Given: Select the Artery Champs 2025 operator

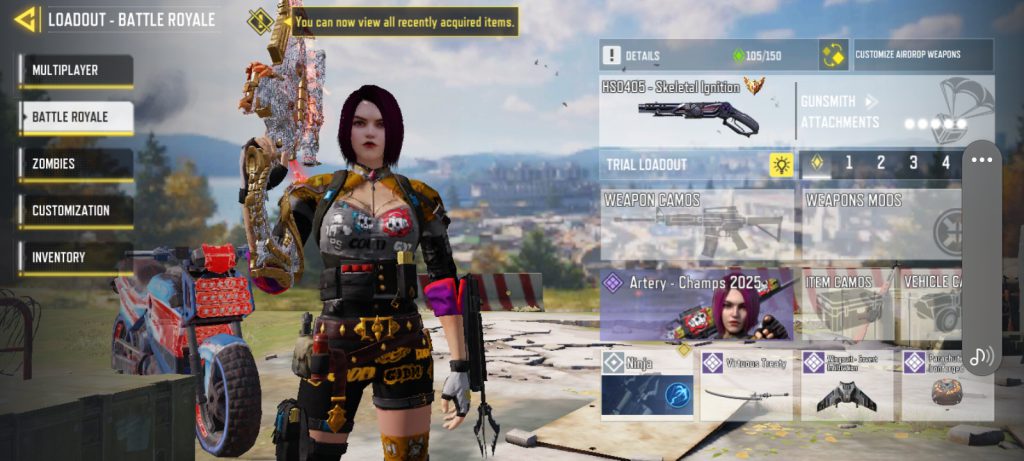Looking at the screenshot, I should click(697, 305).
